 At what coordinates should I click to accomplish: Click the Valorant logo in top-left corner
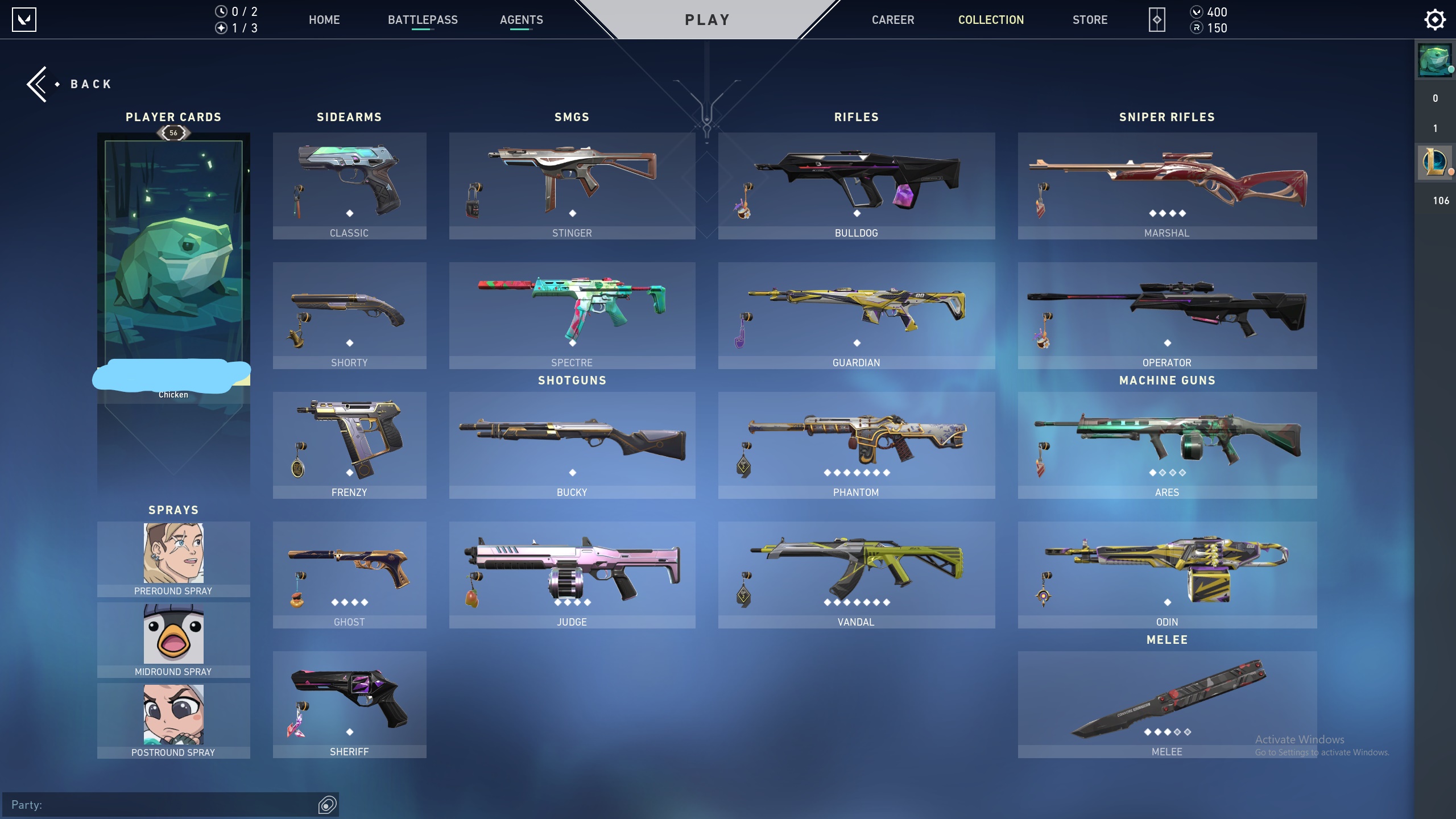(x=25, y=19)
